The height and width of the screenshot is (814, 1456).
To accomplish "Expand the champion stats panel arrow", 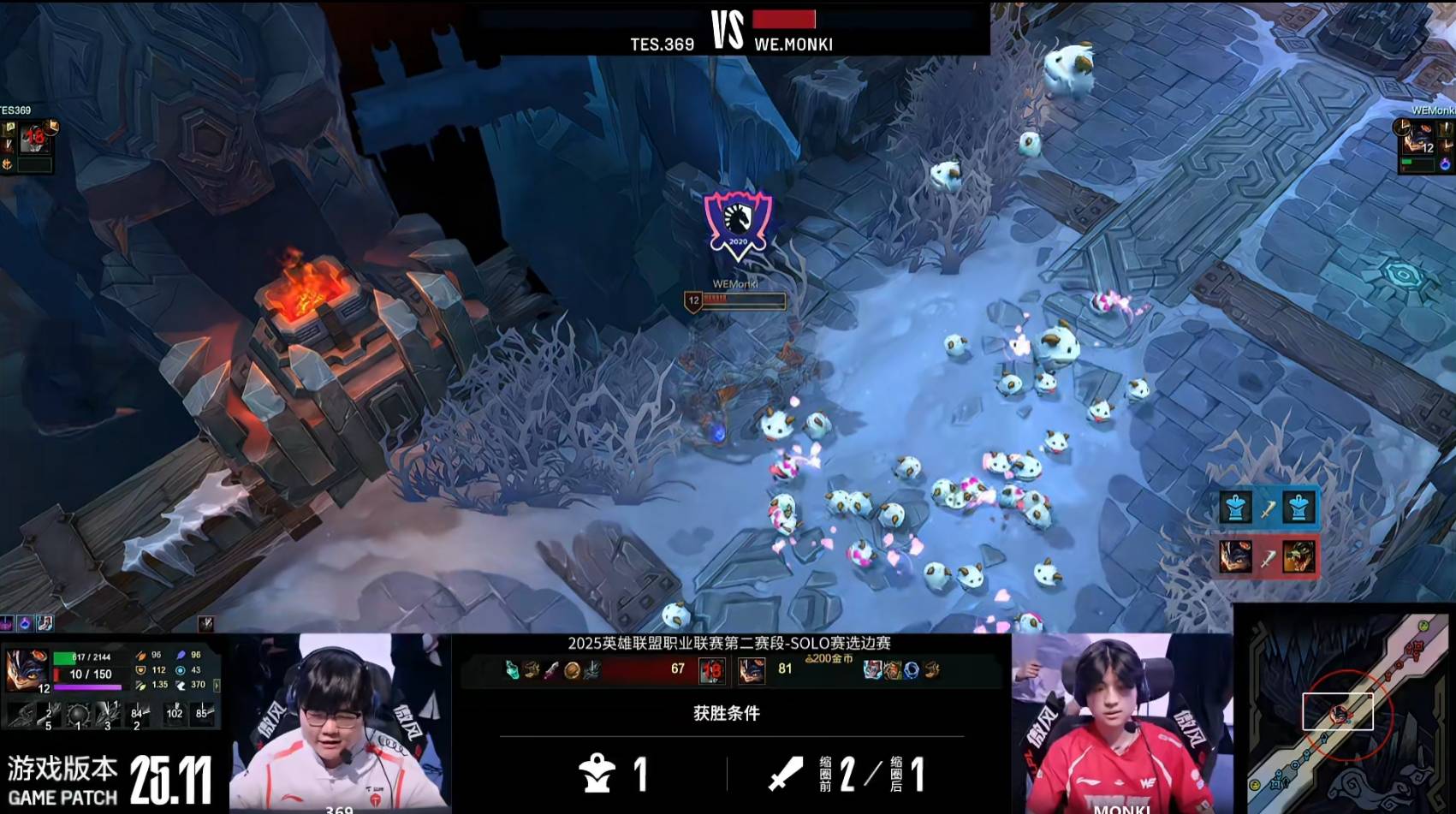I will [x=217, y=686].
